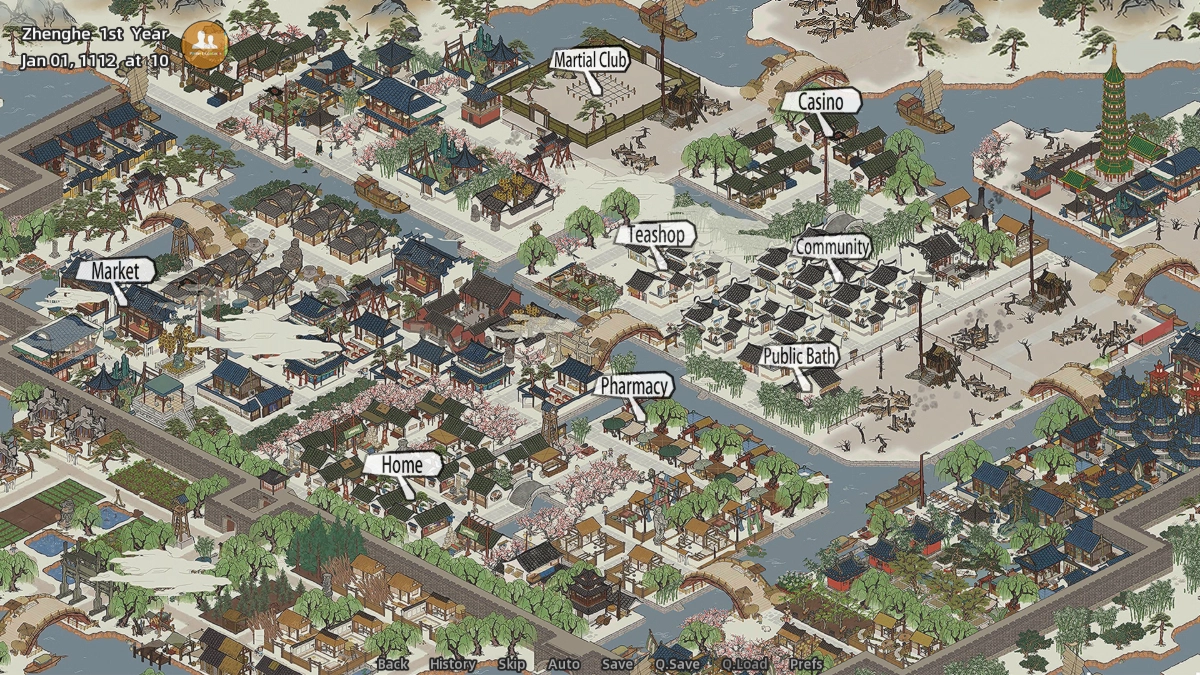This screenshot has width=1200, height=675.
Task: Open Prefs settings
Action: (x=806, y=664)
